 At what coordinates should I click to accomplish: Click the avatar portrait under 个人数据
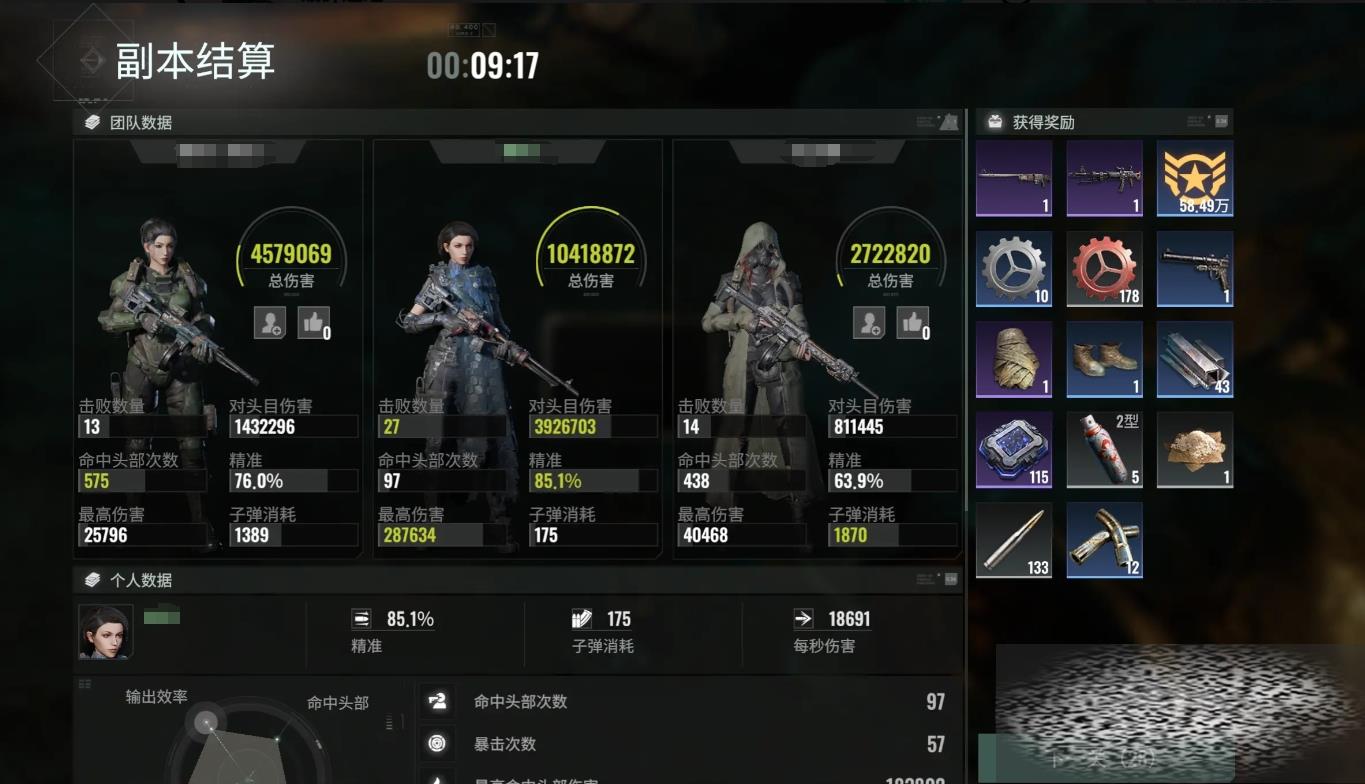(106, 632)
